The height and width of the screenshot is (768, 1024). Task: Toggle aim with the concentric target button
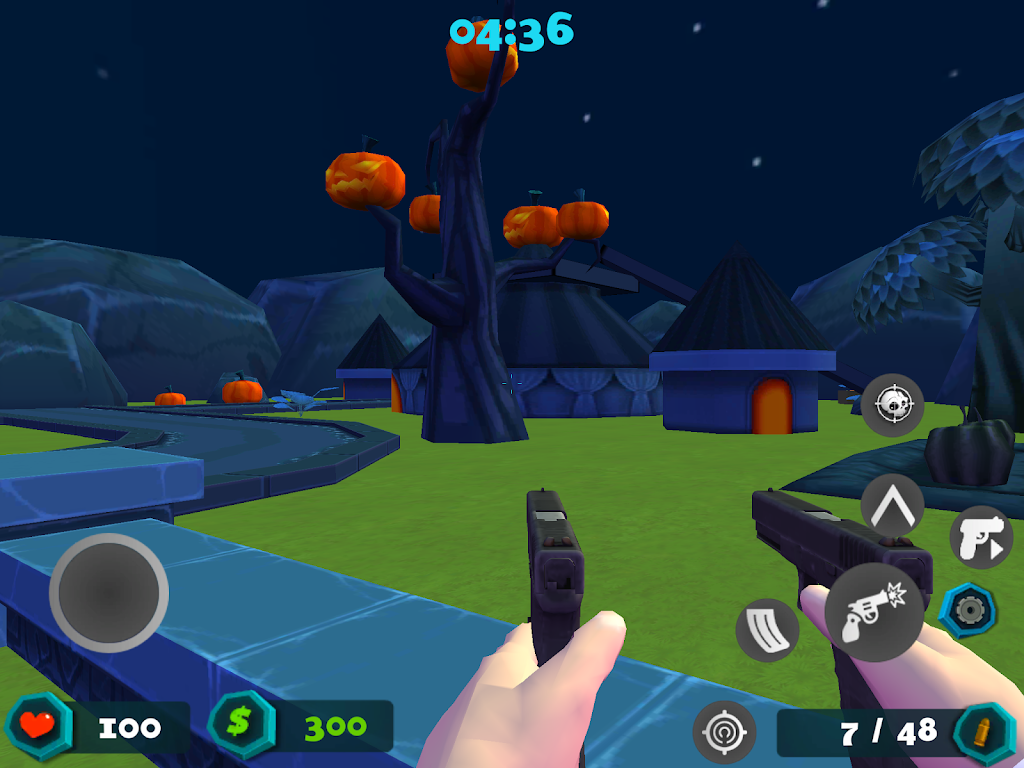click(x=724, y=732)
